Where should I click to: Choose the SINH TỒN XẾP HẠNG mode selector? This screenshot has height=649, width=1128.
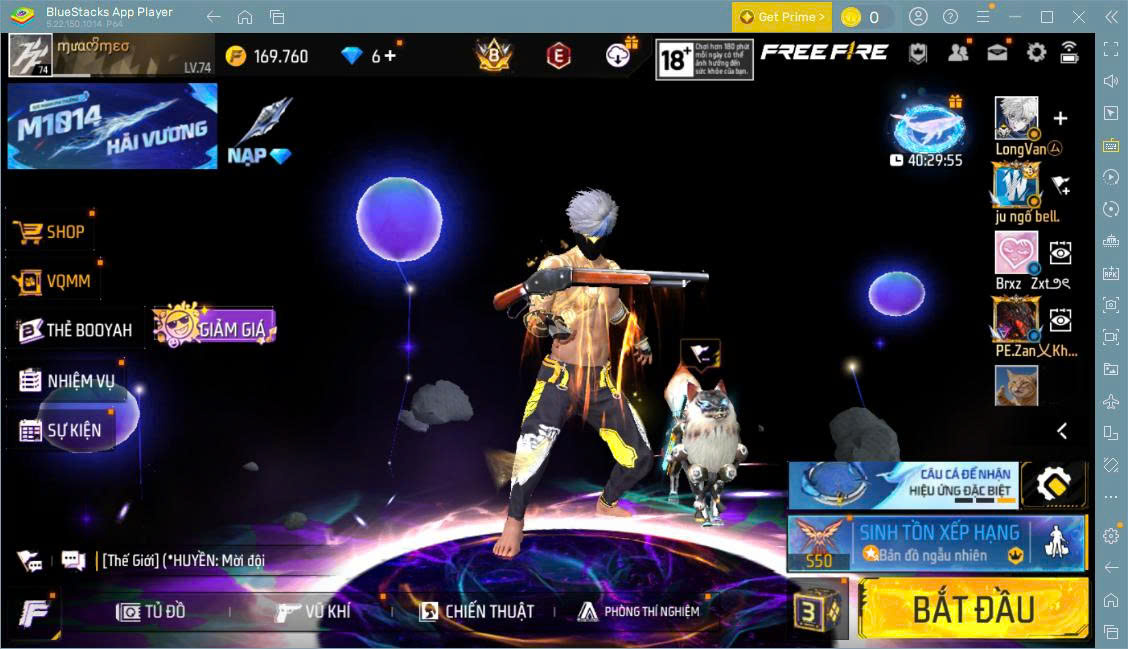tap(936, 543)
